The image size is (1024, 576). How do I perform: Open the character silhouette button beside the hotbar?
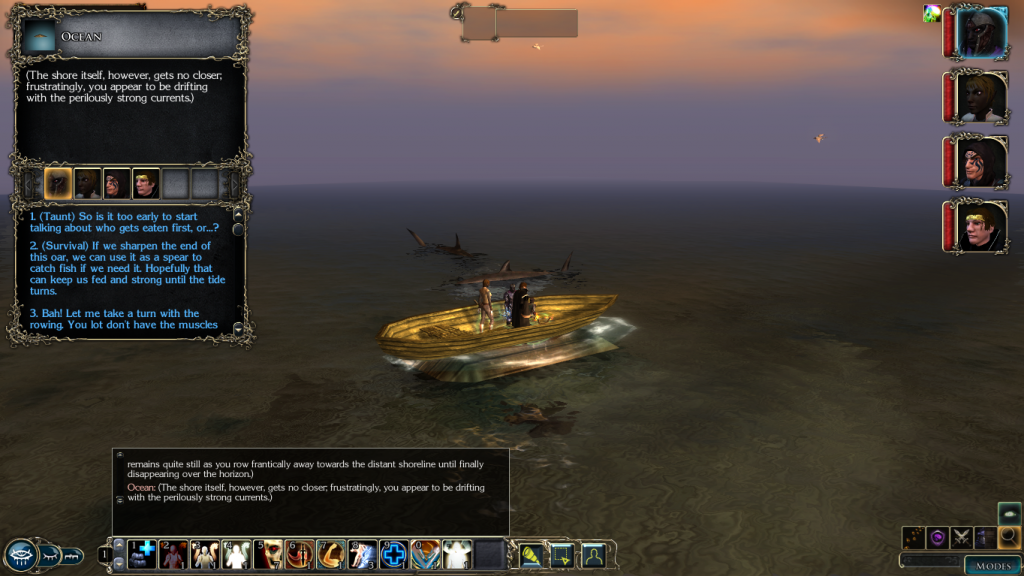tap(594, 553)
